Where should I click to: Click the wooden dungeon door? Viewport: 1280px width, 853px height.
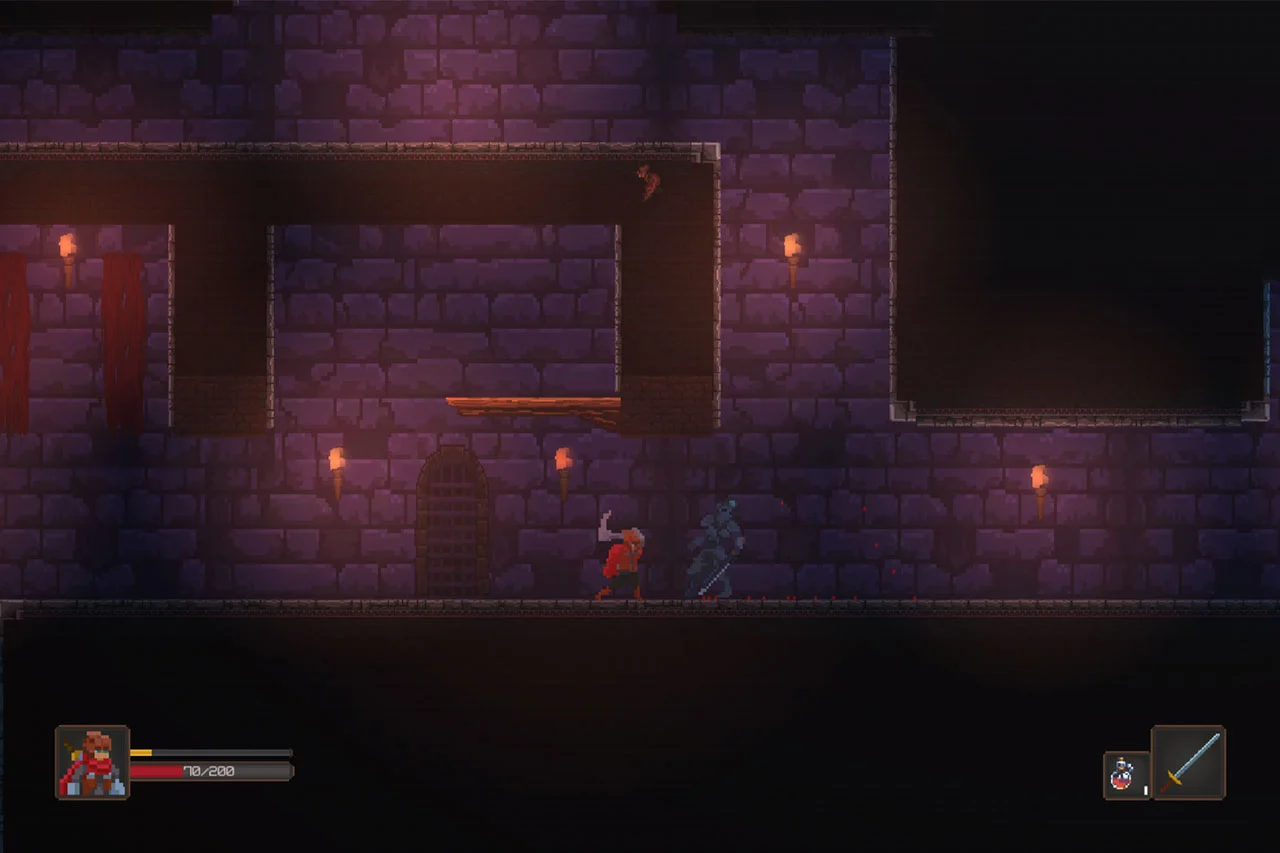450,522
